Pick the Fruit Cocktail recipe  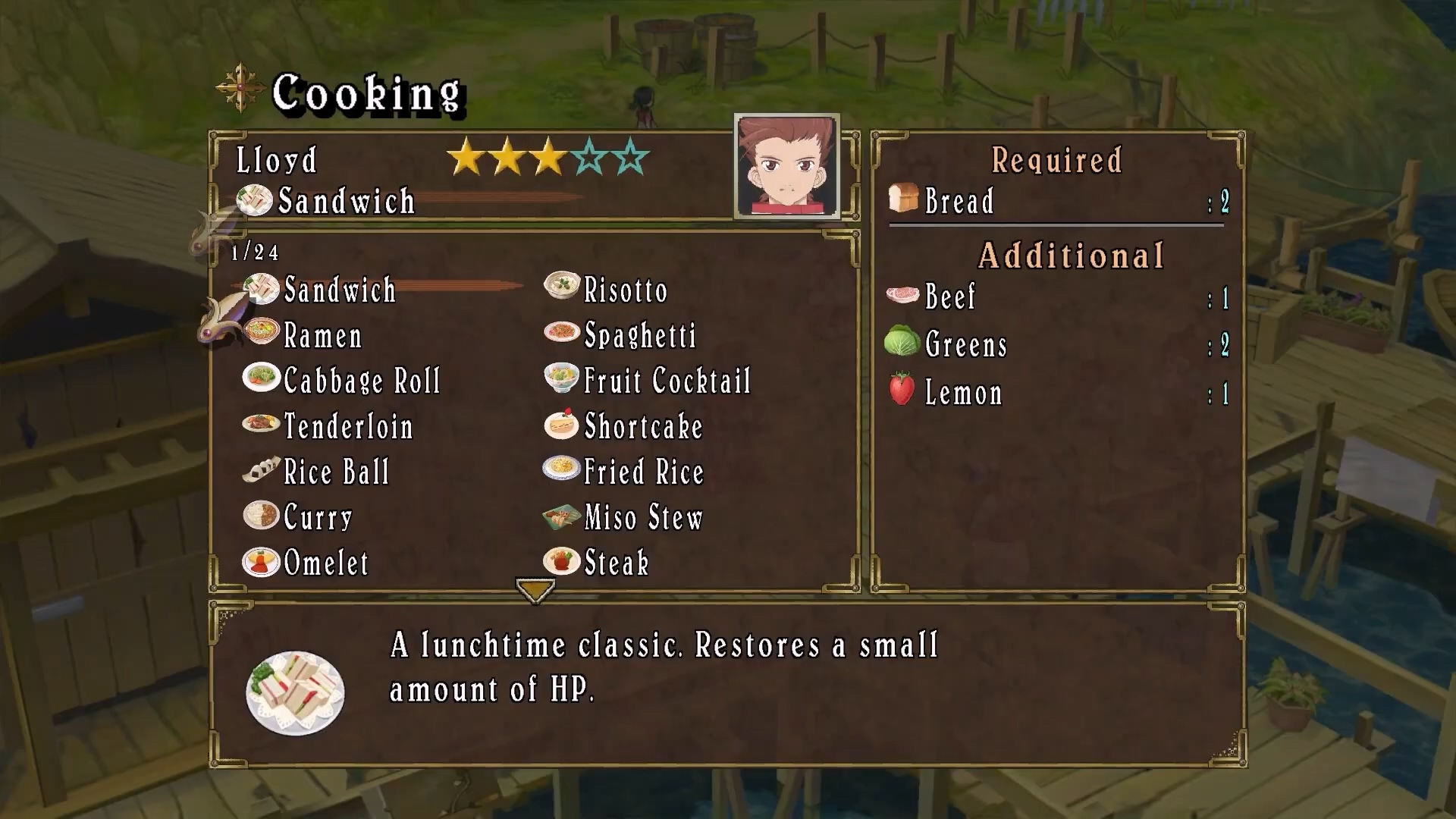667,381
